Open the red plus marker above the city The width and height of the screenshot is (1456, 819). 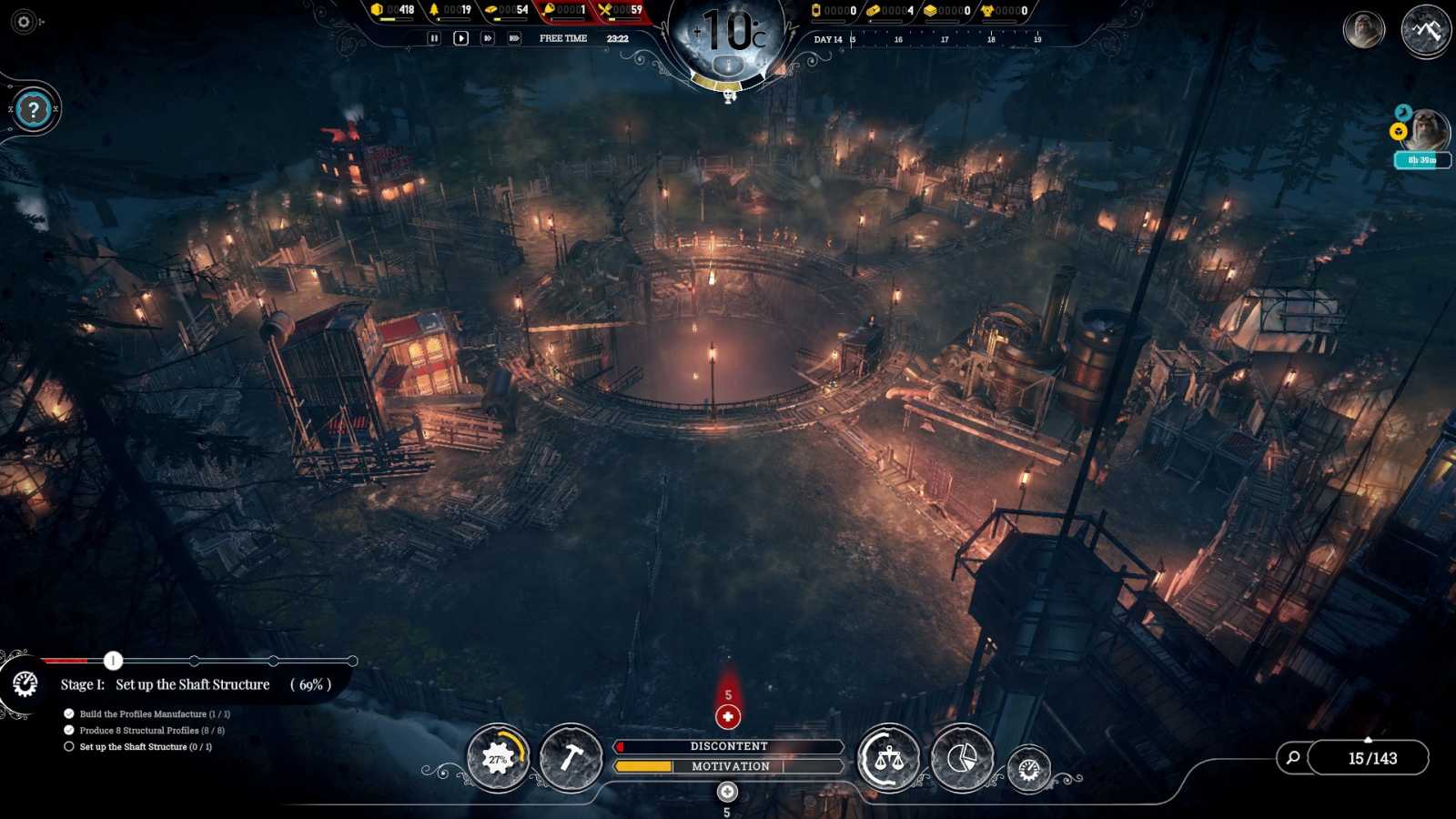click(x=727, y=718)
